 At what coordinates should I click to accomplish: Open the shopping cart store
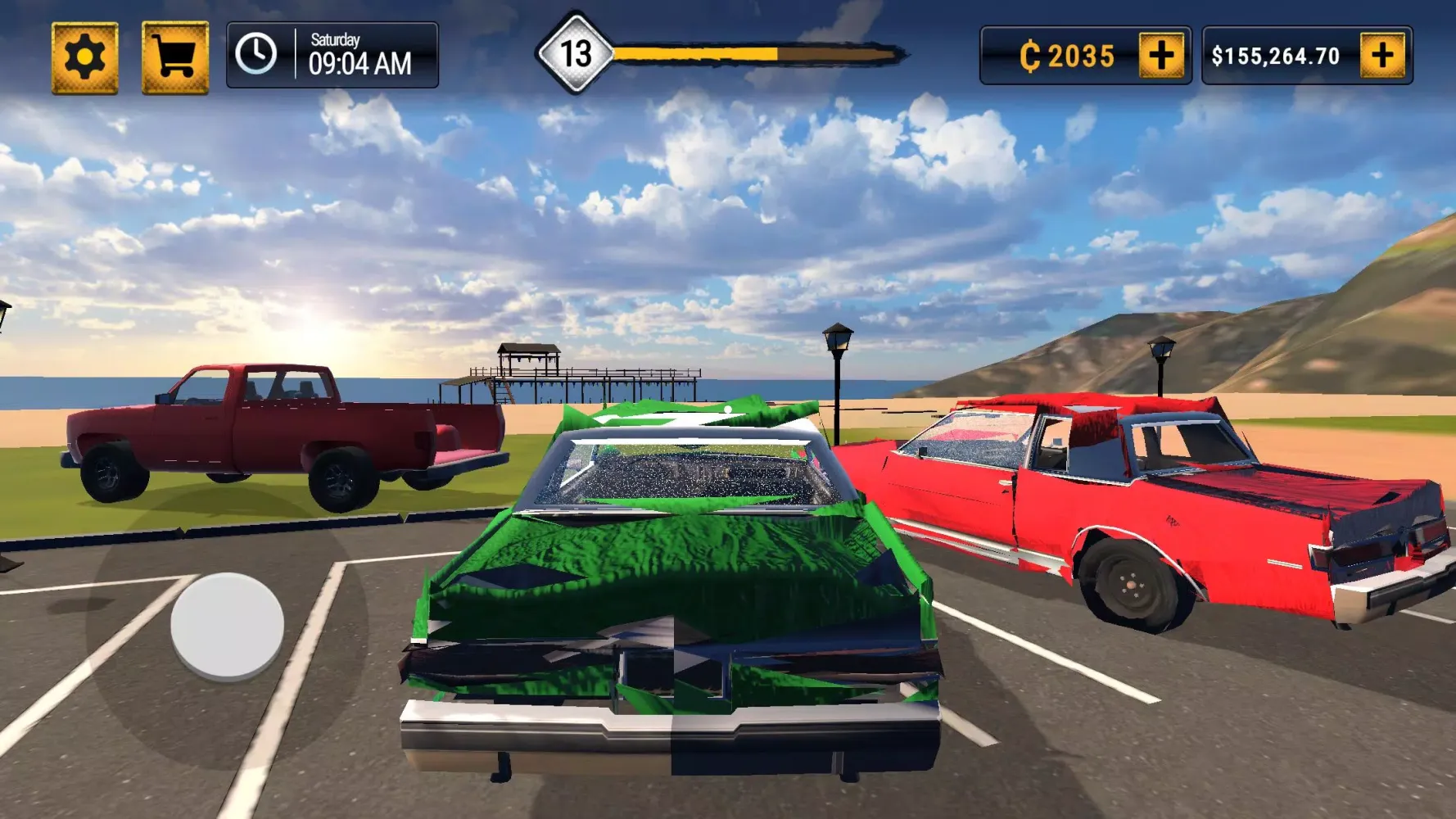click(x=175, y=58)
